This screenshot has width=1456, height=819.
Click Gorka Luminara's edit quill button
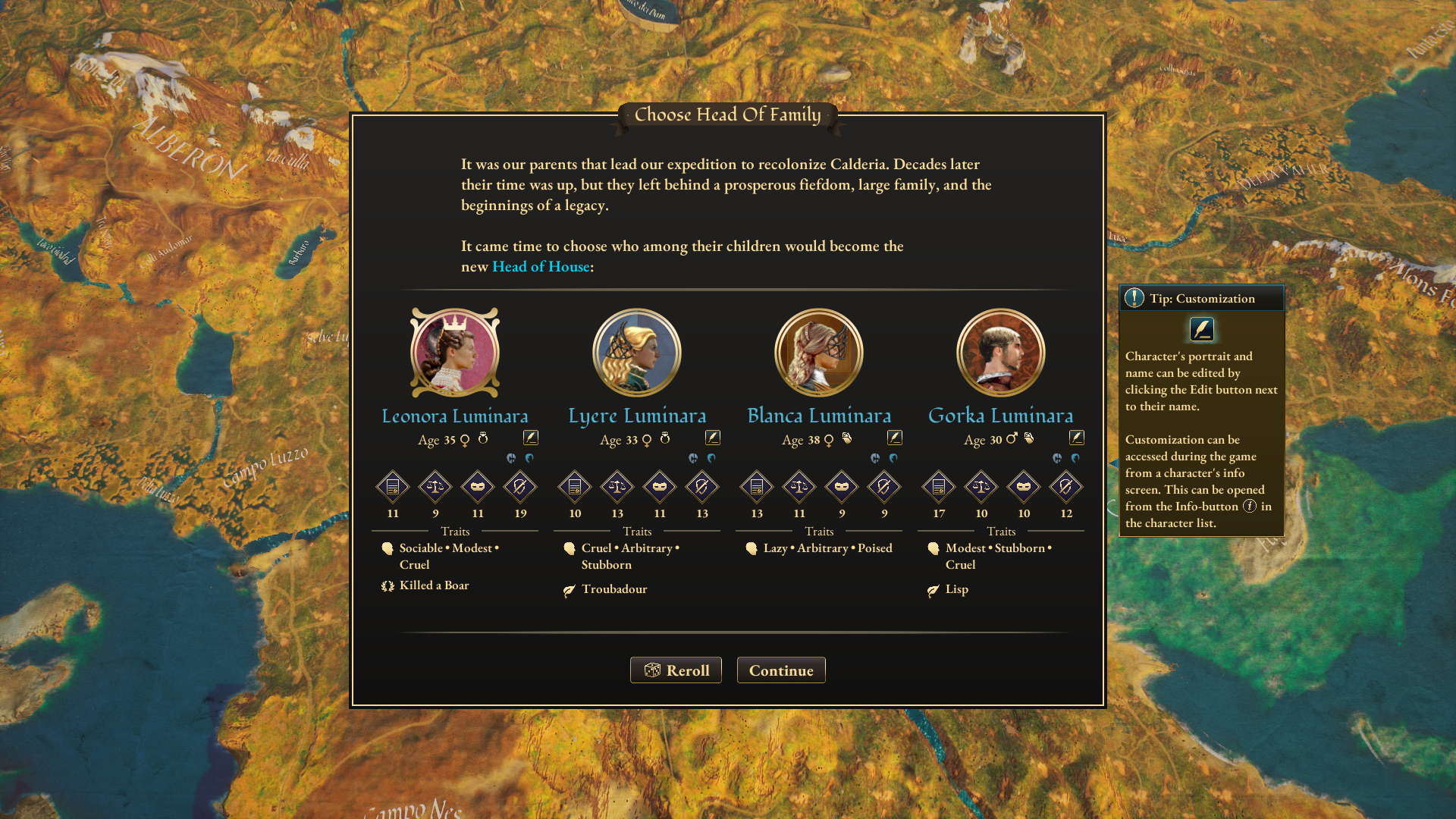point(1077,438)
